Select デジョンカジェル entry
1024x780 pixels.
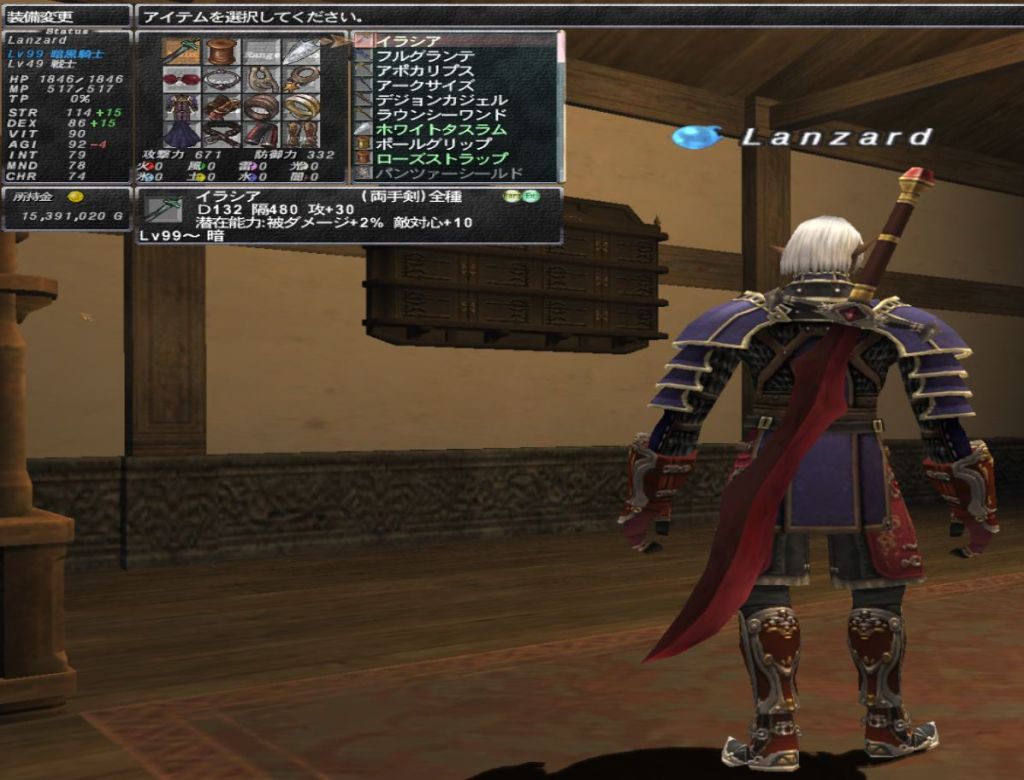441,100
